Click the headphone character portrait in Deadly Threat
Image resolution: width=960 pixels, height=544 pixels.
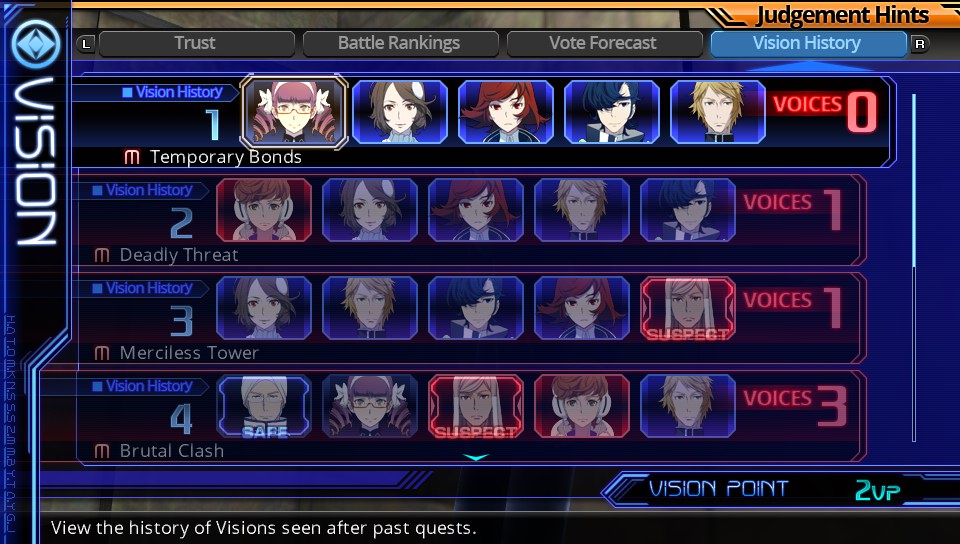(264, 211)
